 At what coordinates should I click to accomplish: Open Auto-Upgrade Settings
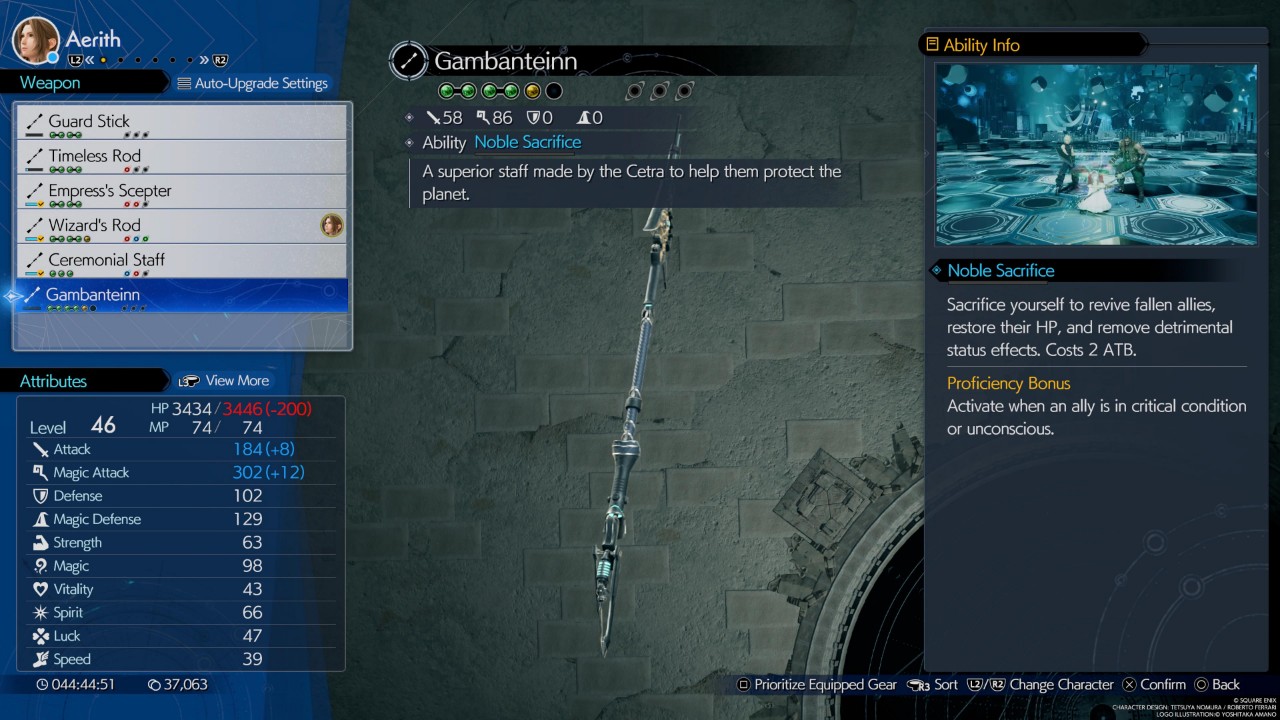252,83
